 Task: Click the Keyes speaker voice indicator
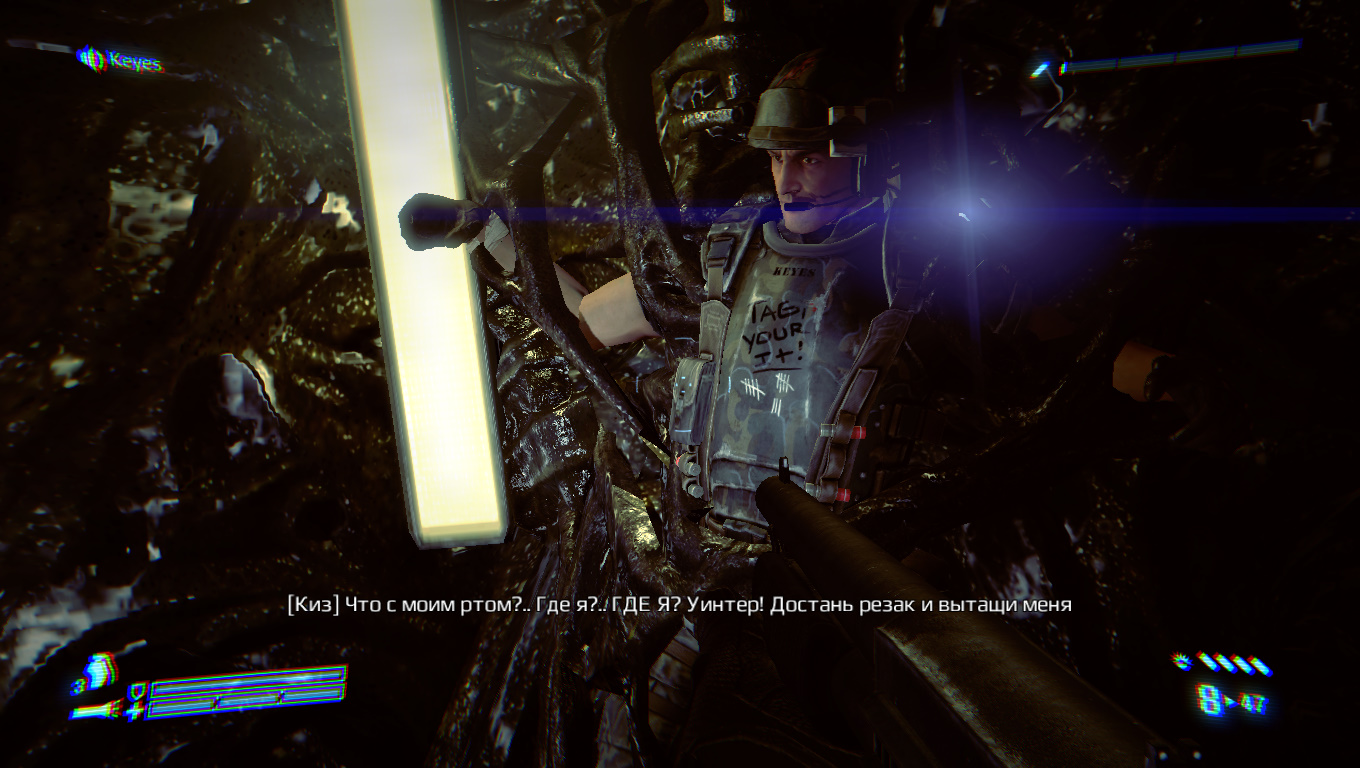[92, 59]
